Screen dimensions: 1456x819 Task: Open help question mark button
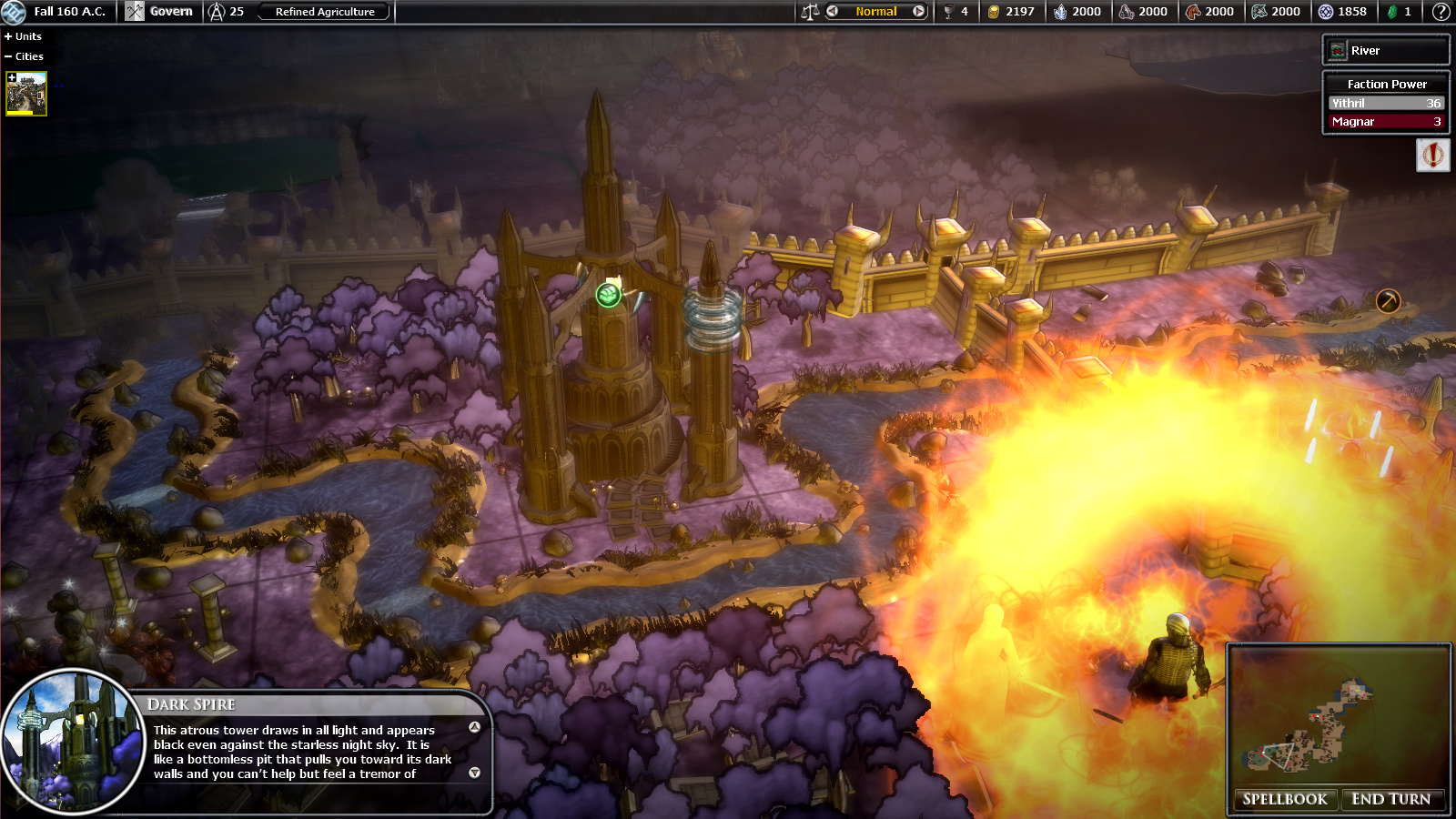point(1441,12)
